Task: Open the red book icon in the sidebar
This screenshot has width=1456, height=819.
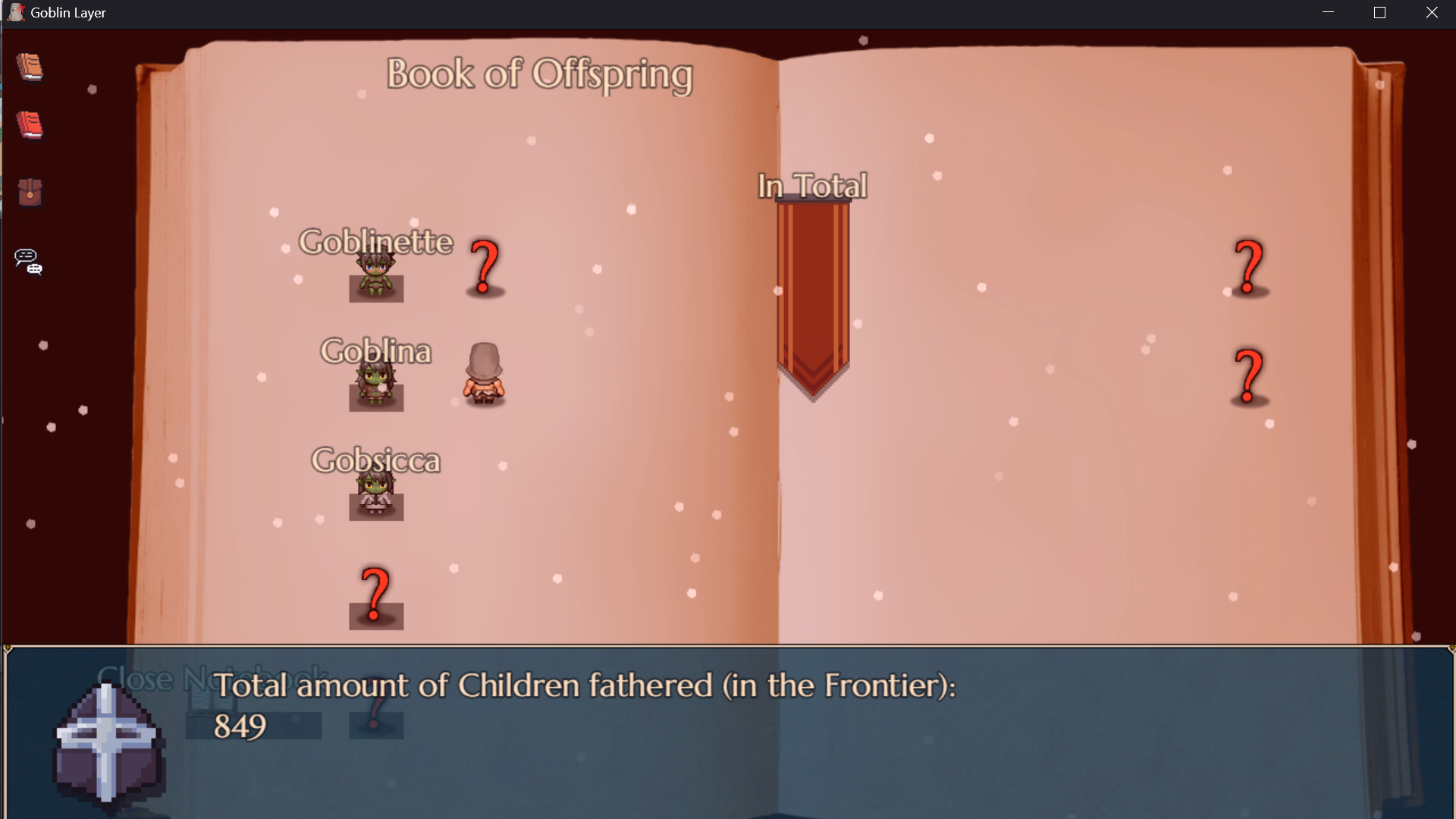Action: (29, 126)
